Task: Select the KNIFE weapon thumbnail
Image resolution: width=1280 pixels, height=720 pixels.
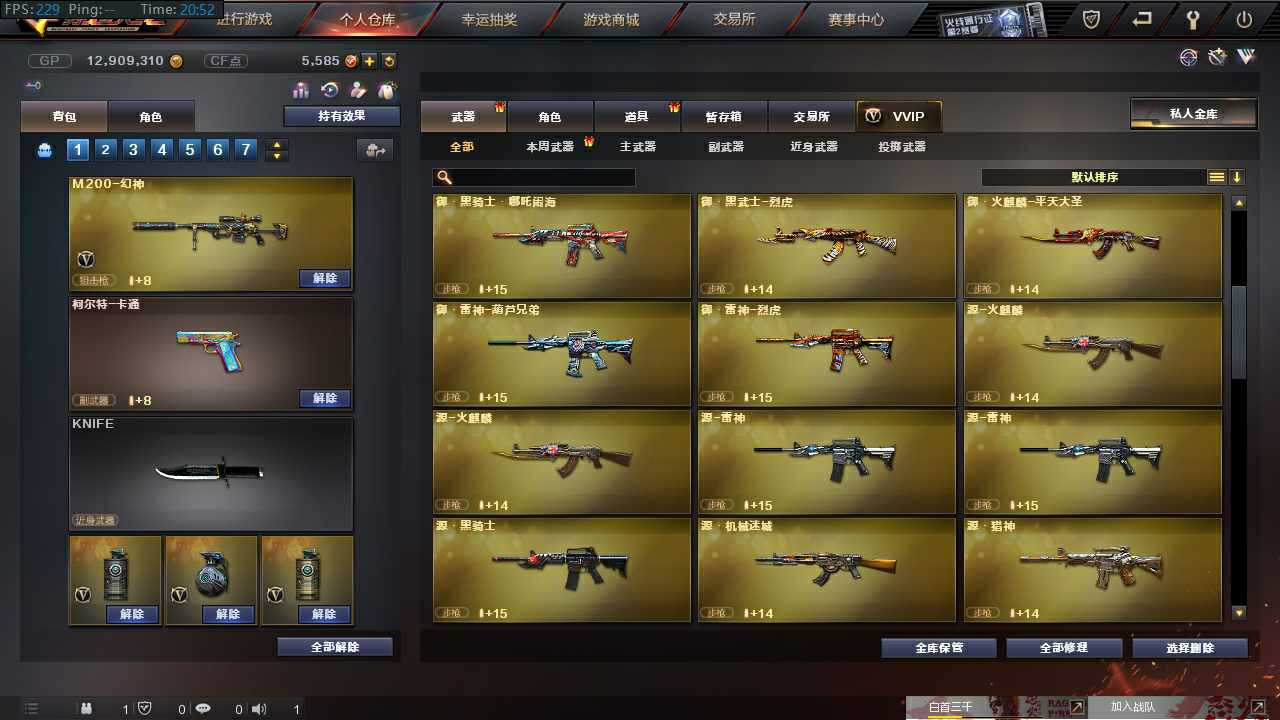Action: tap(210, 470)
